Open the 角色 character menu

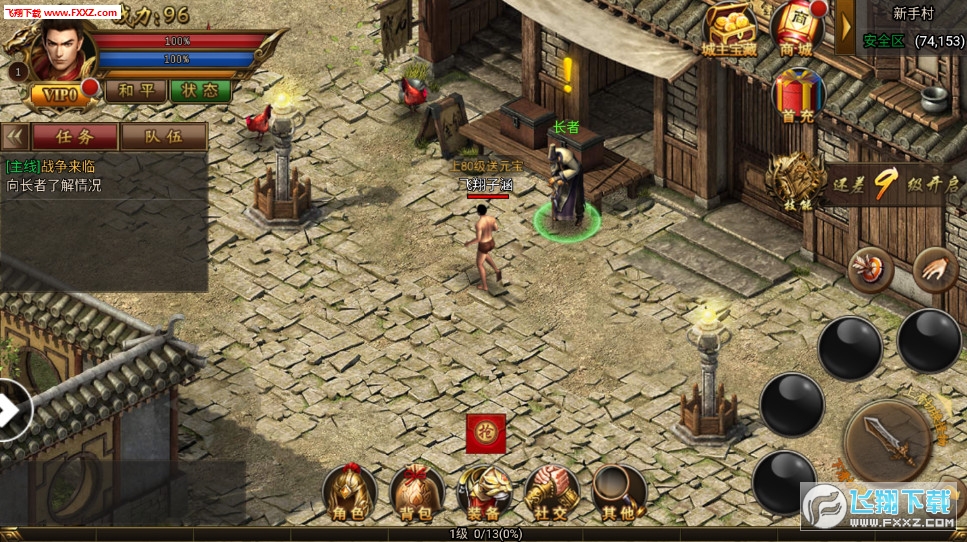pyautogui.click(x=349, y=492)
